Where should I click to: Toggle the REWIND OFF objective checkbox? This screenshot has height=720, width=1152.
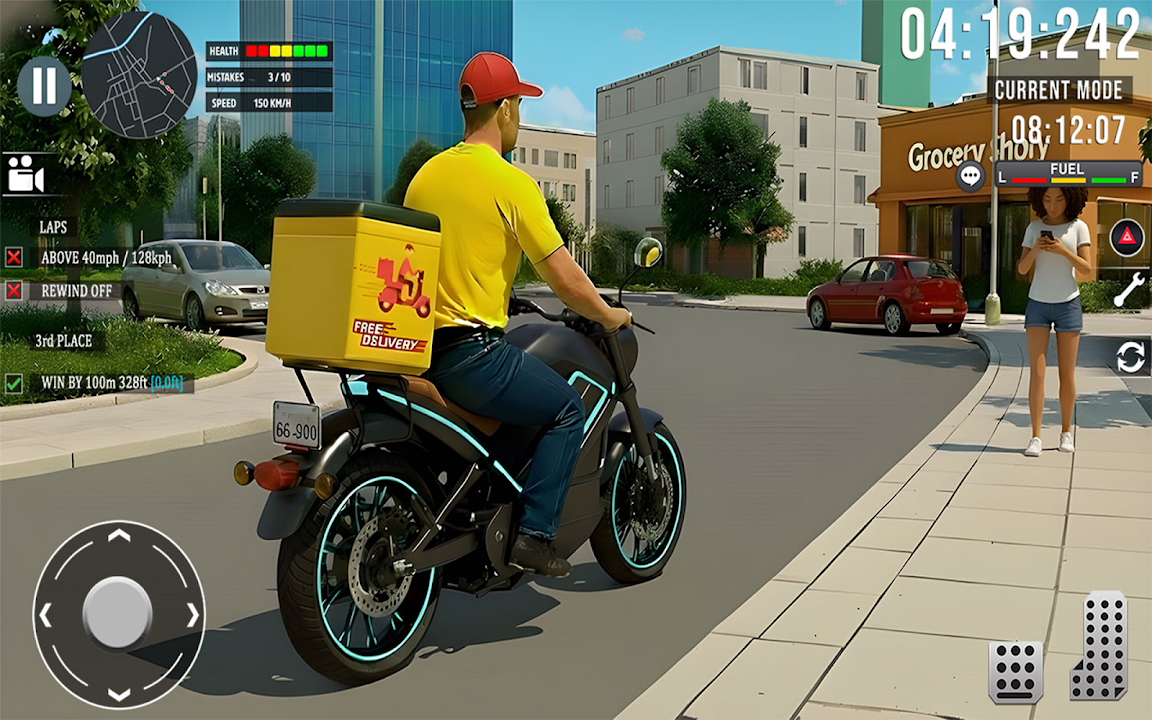point(14,291)
